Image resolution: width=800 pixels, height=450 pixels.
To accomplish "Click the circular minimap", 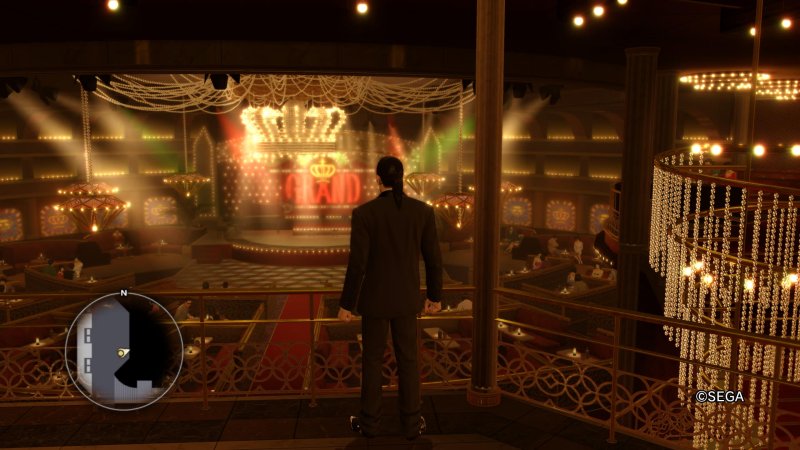I will coord(124,351).
